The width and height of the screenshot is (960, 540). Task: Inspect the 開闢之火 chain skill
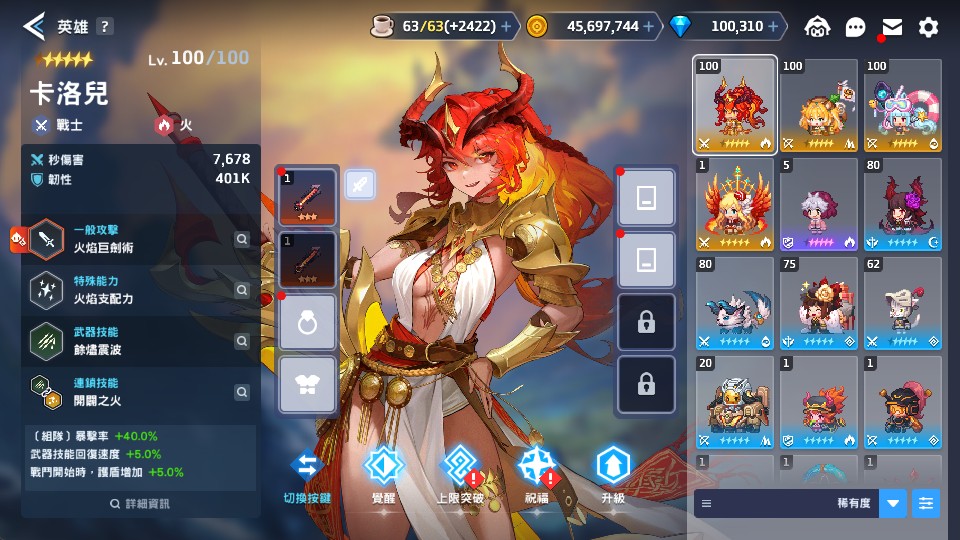pos(241,391)
